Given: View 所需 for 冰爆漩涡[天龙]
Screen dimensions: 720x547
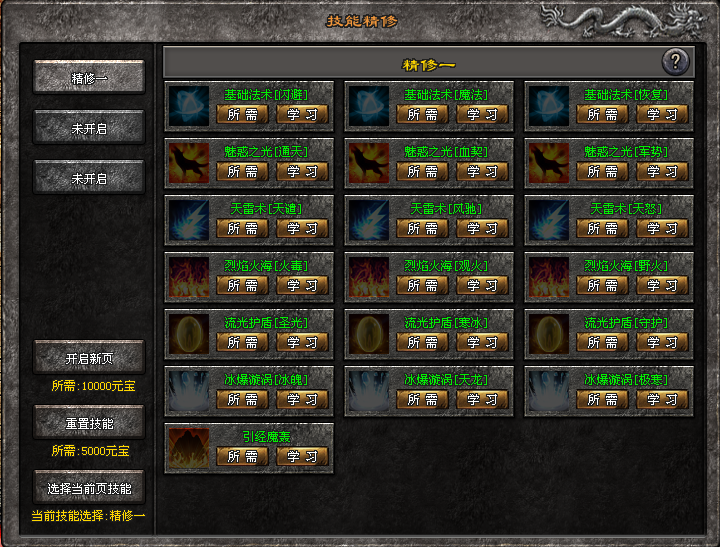Looking at the screenshot, I should (x=422, y=399).
